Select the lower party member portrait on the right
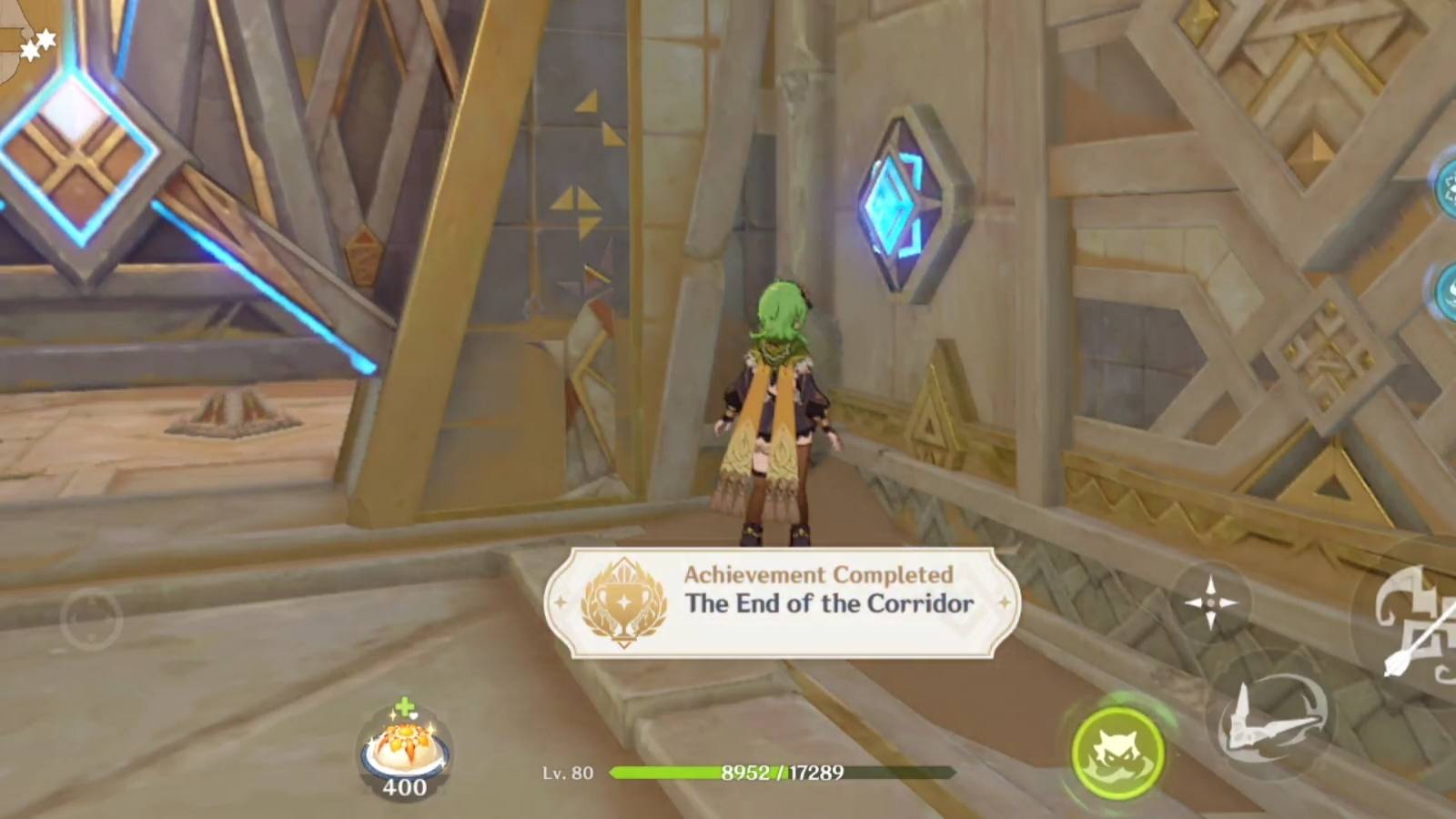Image resolution: width=1456 pixels, height=819 pixels. click(x=1447, y=291)
